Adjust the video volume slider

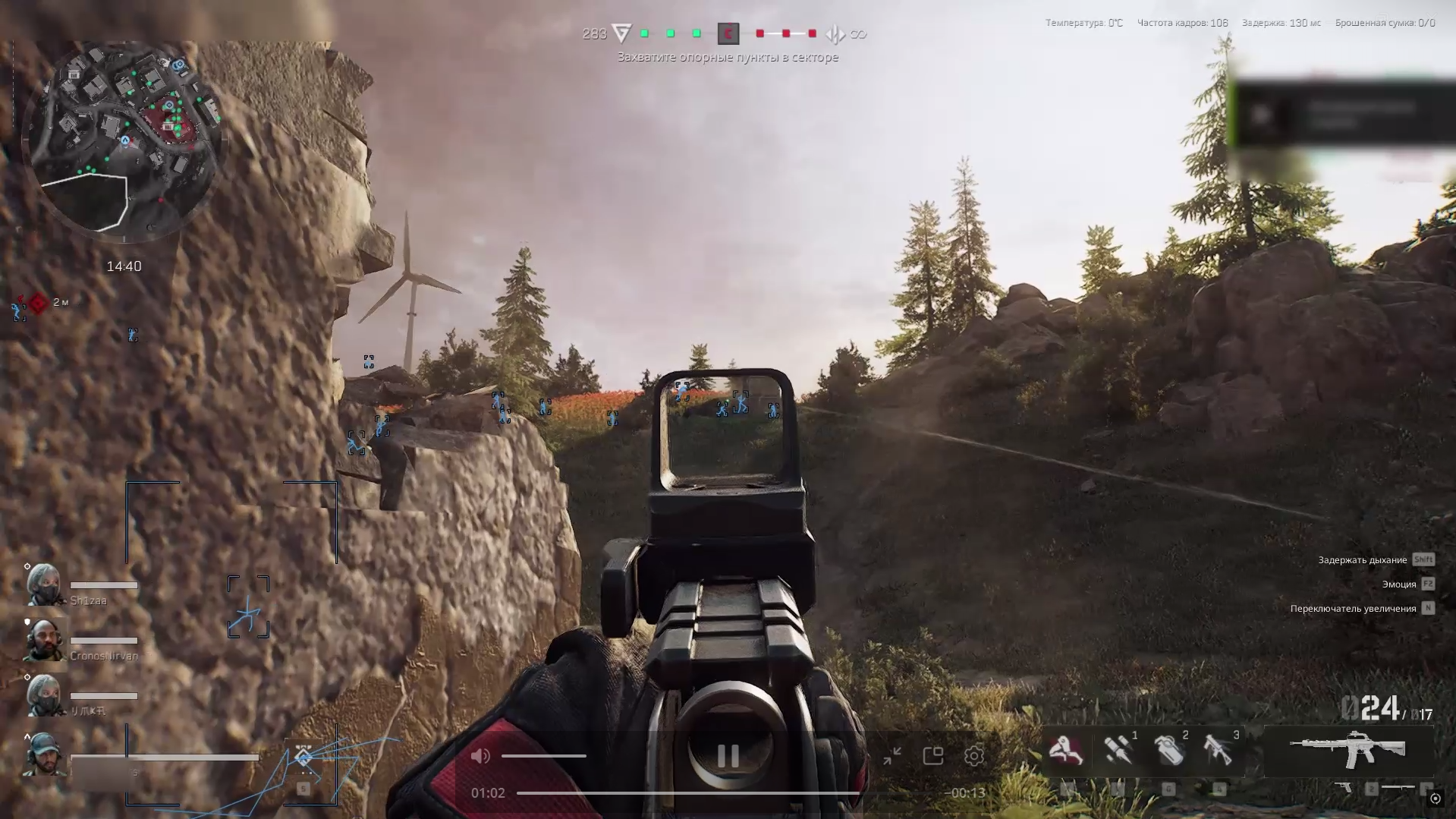(543, 756)
